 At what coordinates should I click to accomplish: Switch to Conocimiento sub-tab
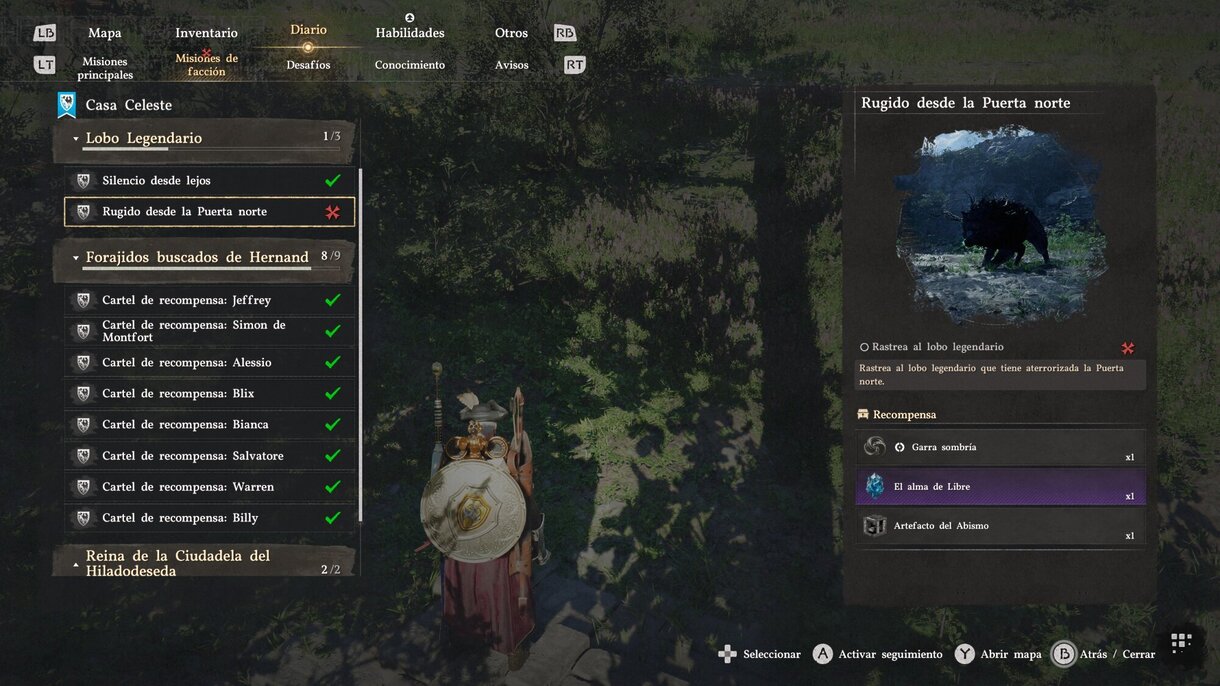(409, 65)
